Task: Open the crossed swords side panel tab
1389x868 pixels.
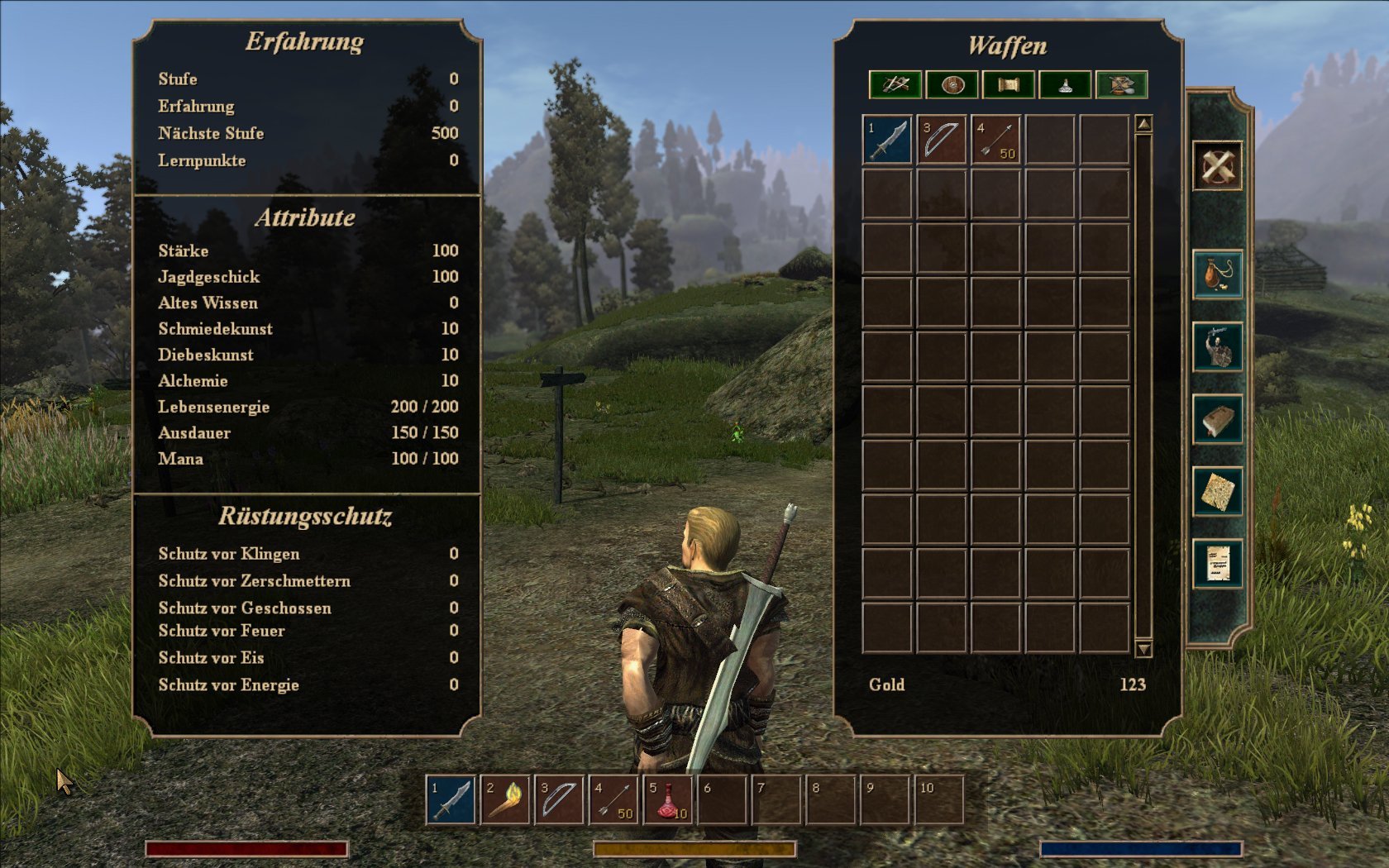Action: pyautogui.click(x=1217, y=166)
